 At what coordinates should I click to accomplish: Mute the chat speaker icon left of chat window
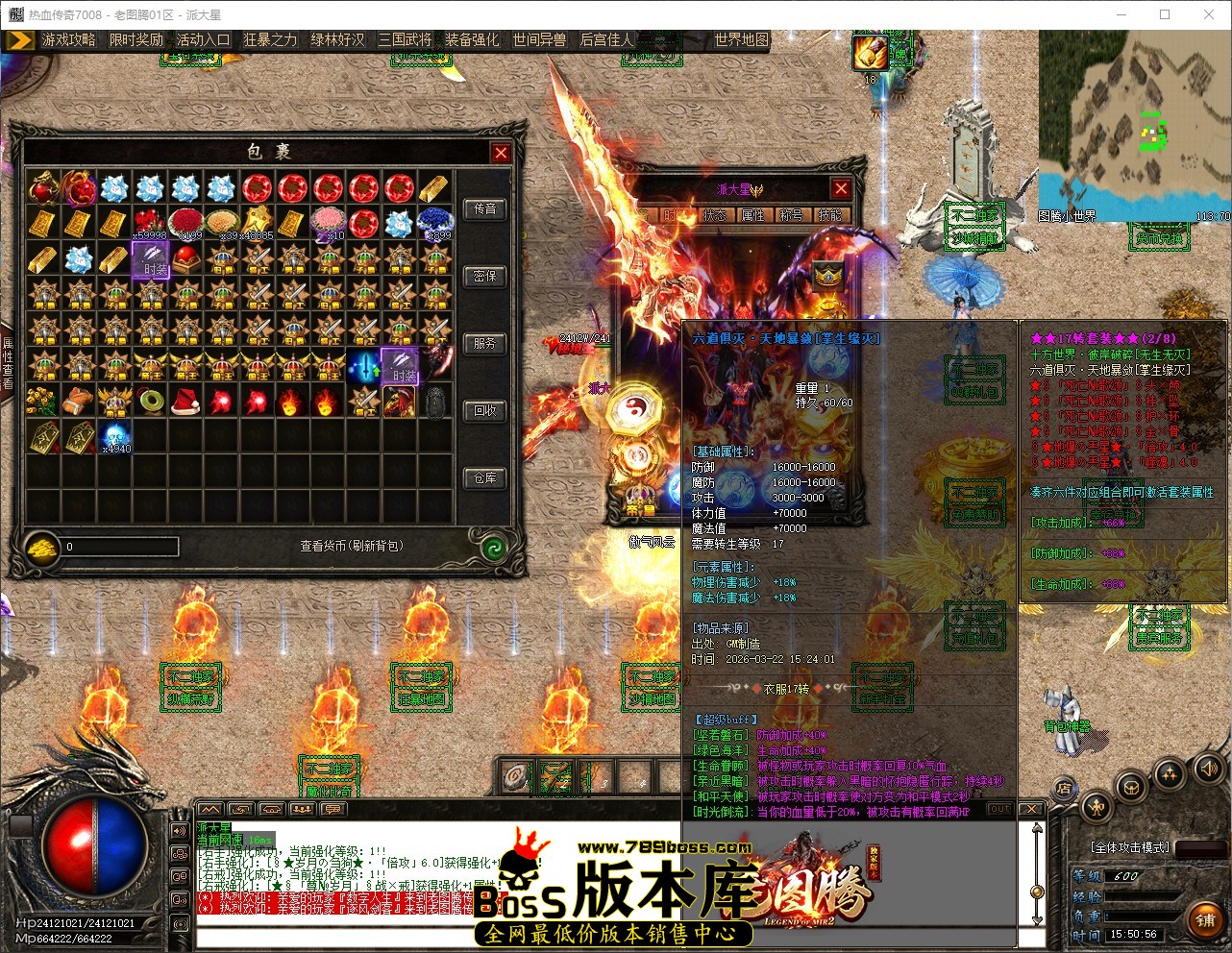[179, 831]
